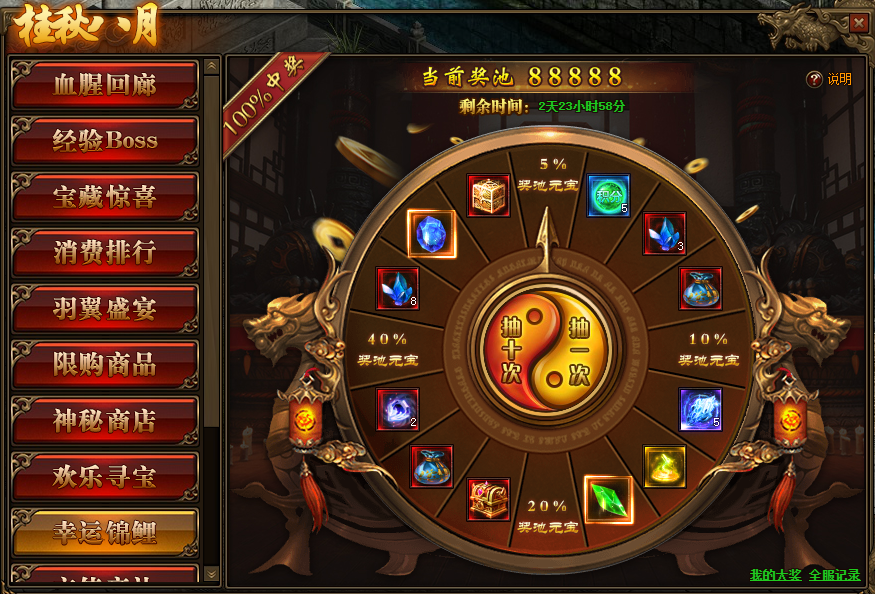The width and height of the screenshot is (875, 594).
Task: Close the event window
Action: (858, 23)
